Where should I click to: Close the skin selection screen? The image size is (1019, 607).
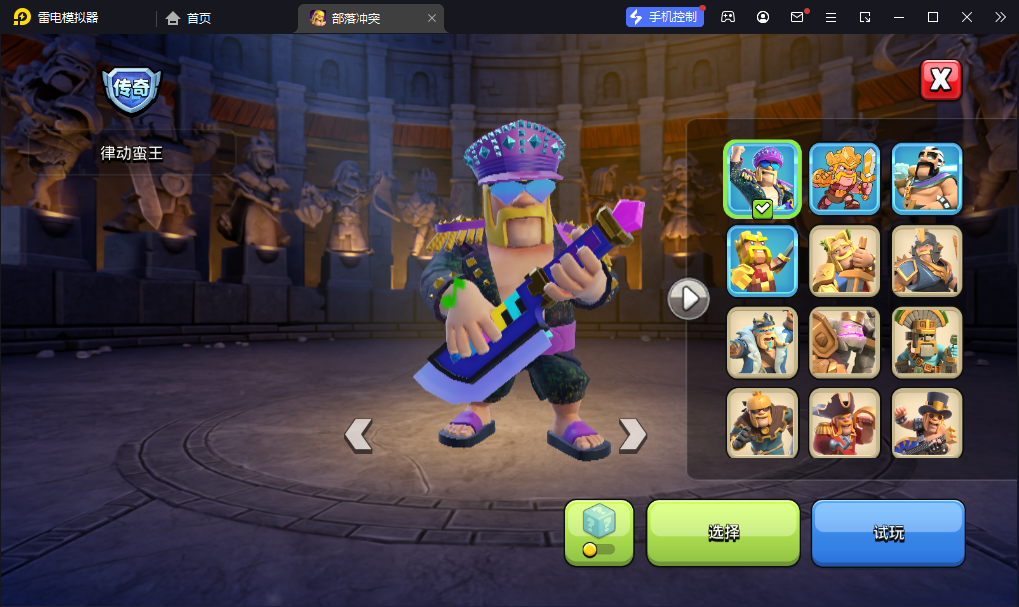940,81
